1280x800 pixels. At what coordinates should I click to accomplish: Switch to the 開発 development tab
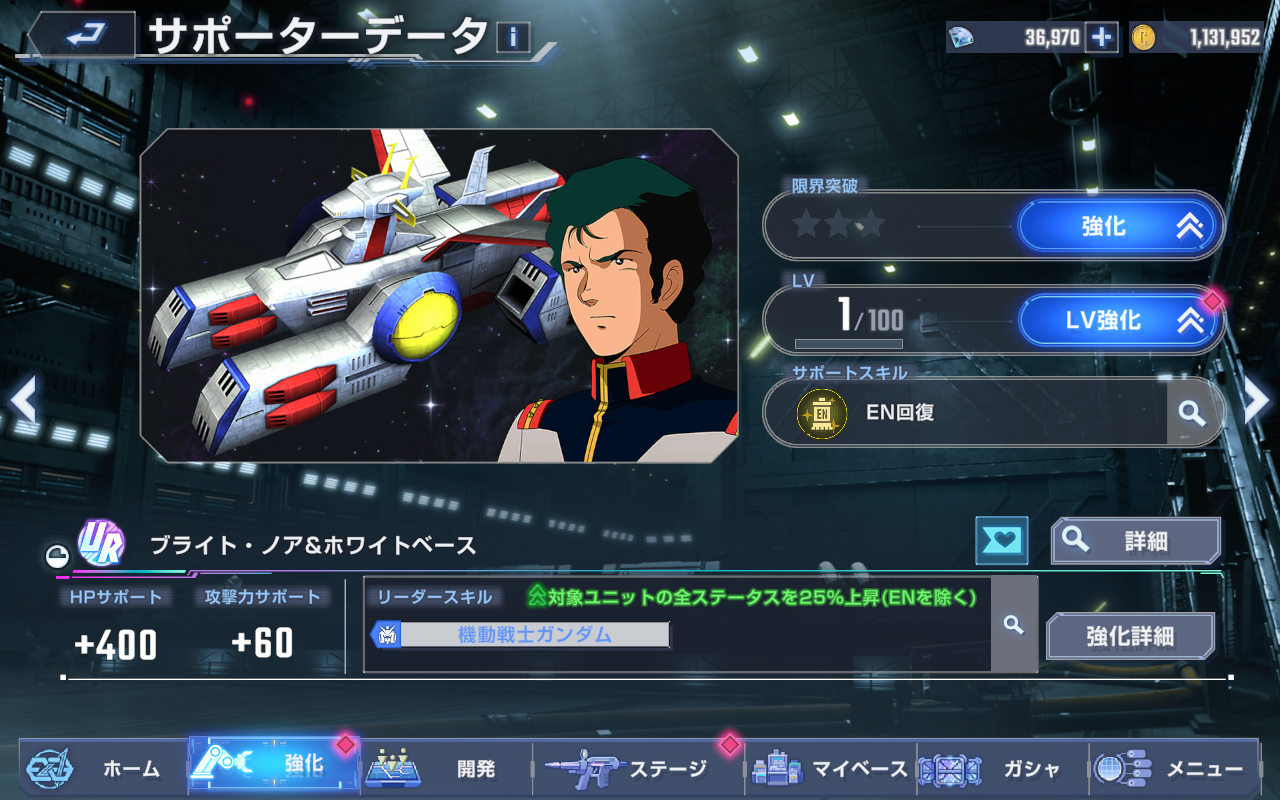[x=446, y=768]
